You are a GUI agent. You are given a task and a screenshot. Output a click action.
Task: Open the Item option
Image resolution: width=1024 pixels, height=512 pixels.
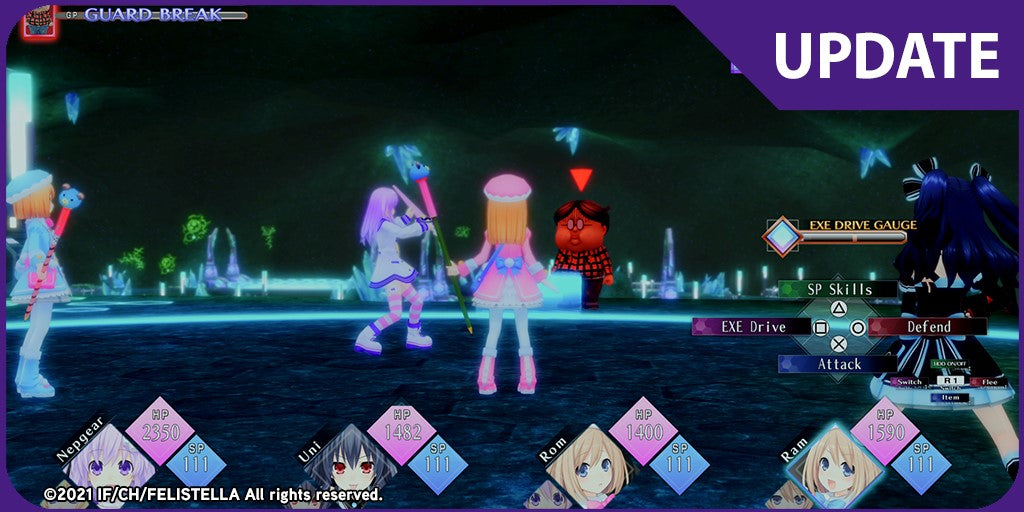coord(949,398)
